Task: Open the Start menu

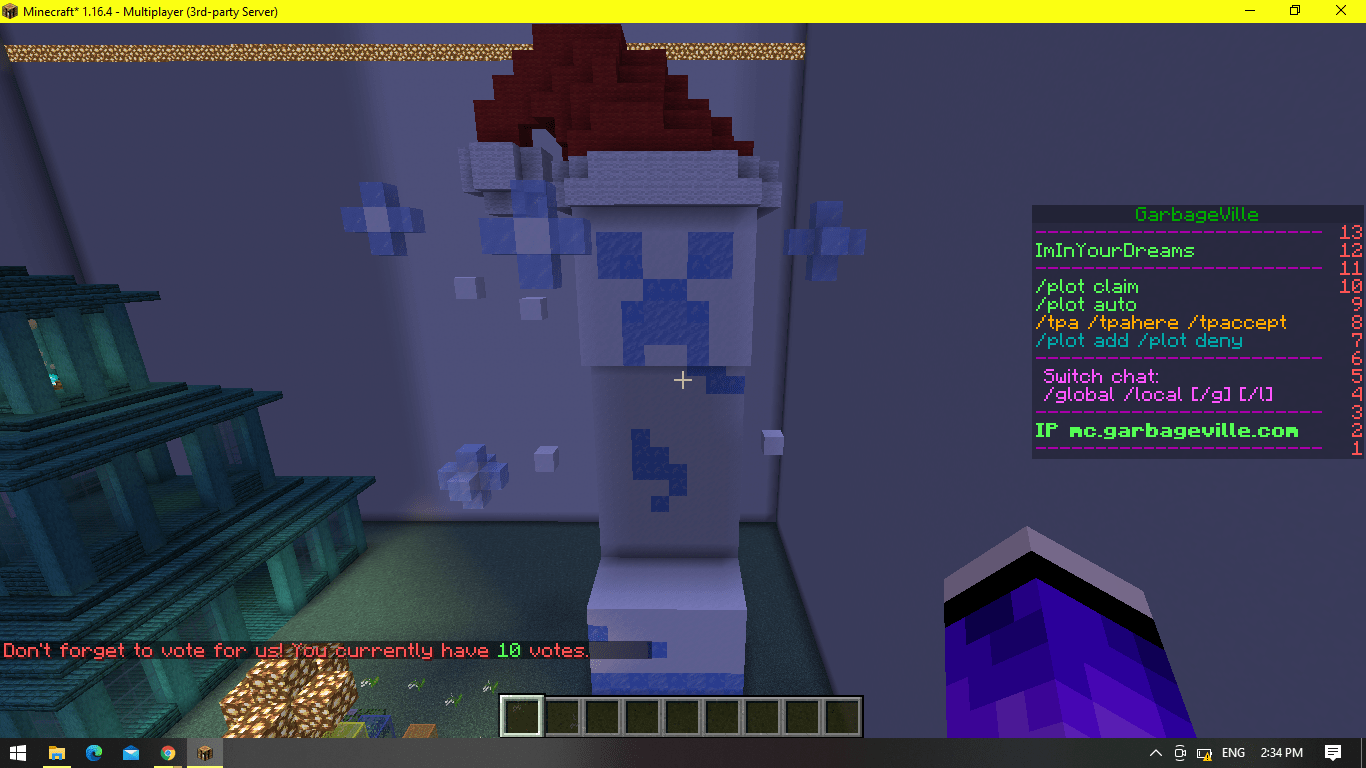Action: click(x=19, y=753)
